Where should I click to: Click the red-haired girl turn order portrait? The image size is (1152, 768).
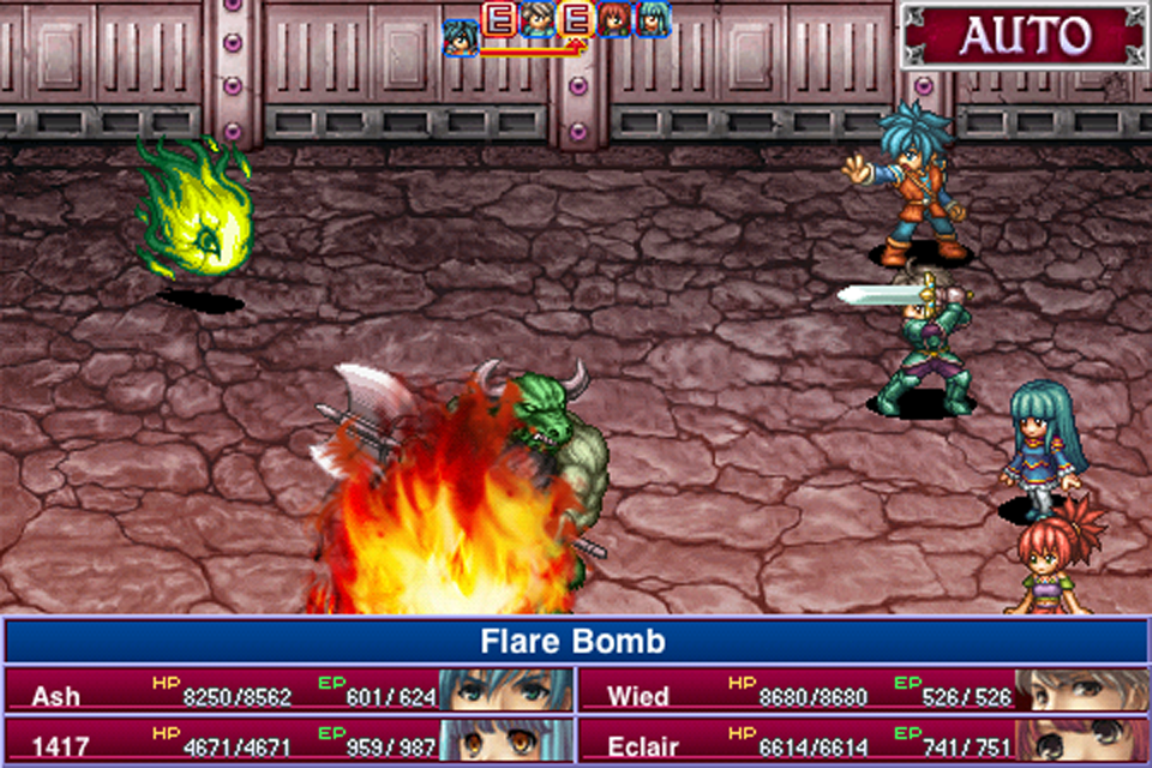(614, 19)
